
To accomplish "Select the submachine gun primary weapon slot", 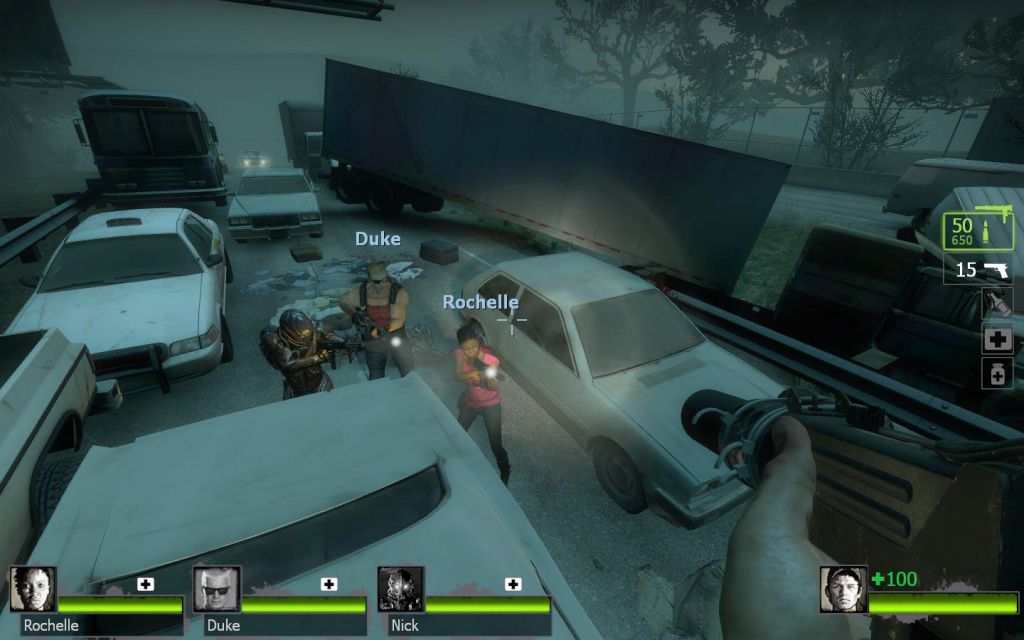I will point(978,231).
